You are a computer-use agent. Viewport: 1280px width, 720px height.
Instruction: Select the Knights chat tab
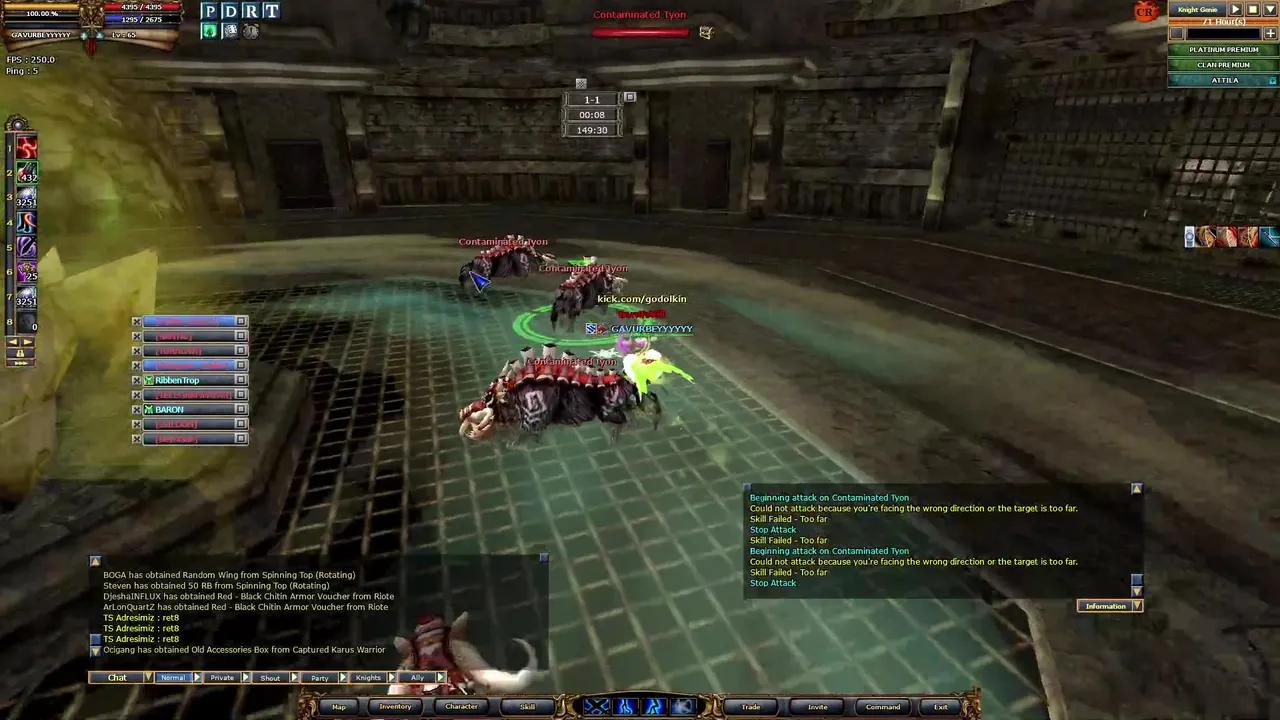(367, 677)
